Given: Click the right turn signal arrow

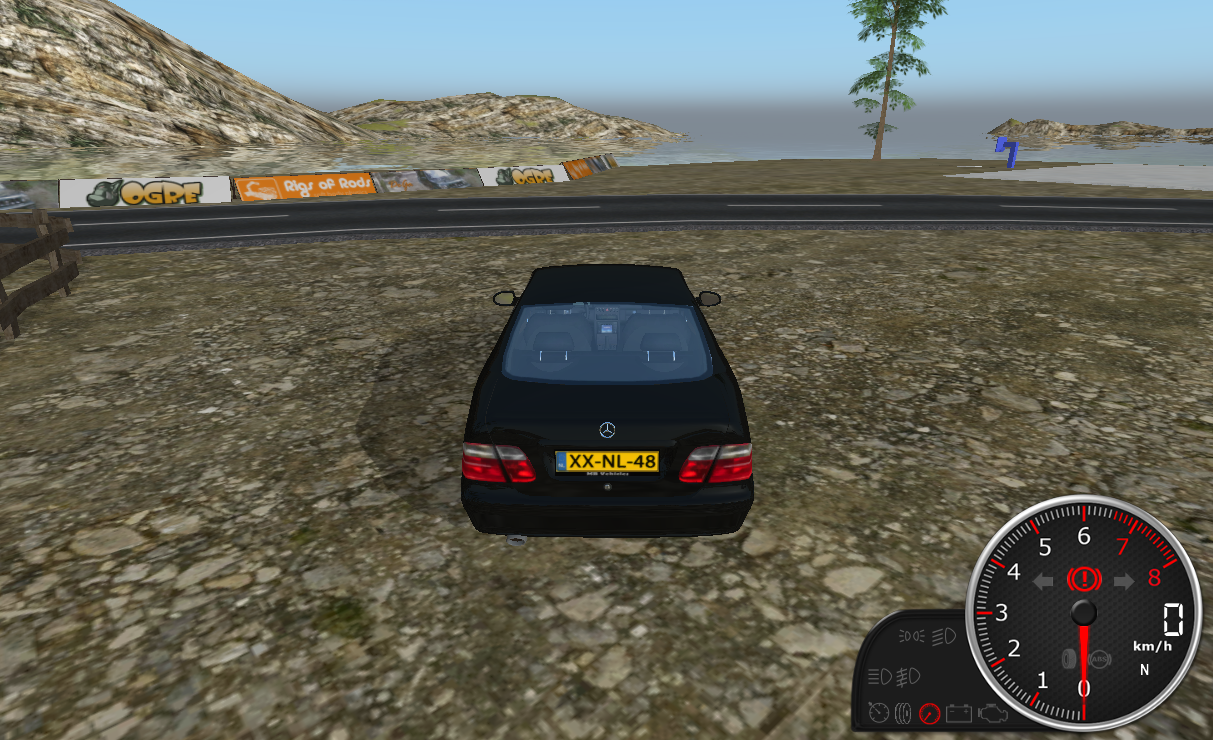Looking at the screenshot, I should [1123, 581].
